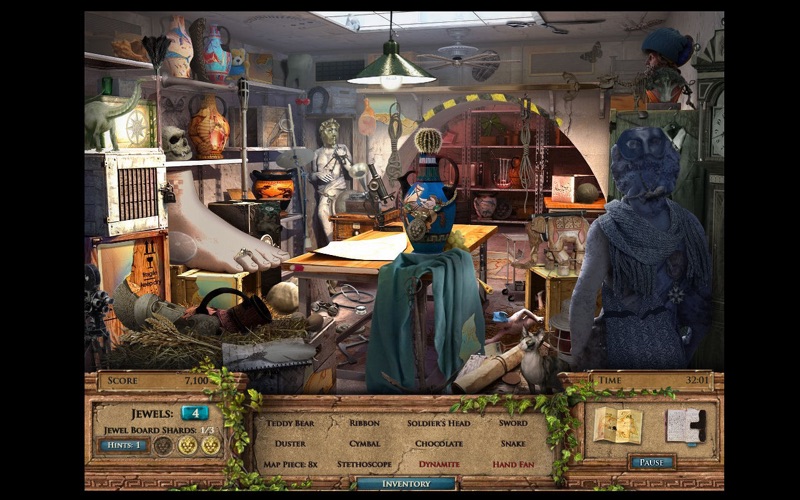Select Map Piece: 8x list entry
This screenshot has width=800, height=500.
[290, 464]
